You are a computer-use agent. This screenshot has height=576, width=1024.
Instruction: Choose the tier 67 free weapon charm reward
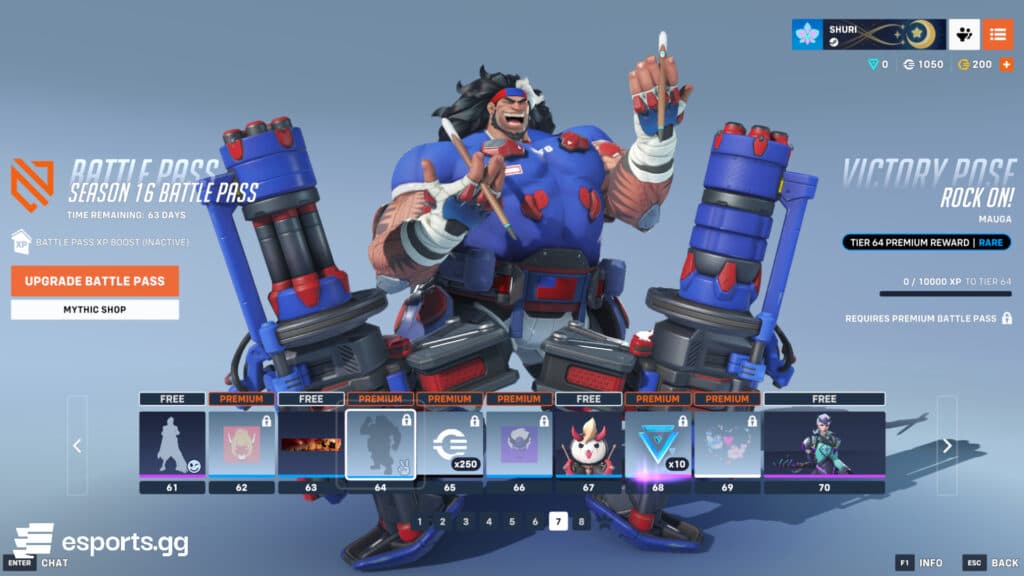click(x=588, y=443)
